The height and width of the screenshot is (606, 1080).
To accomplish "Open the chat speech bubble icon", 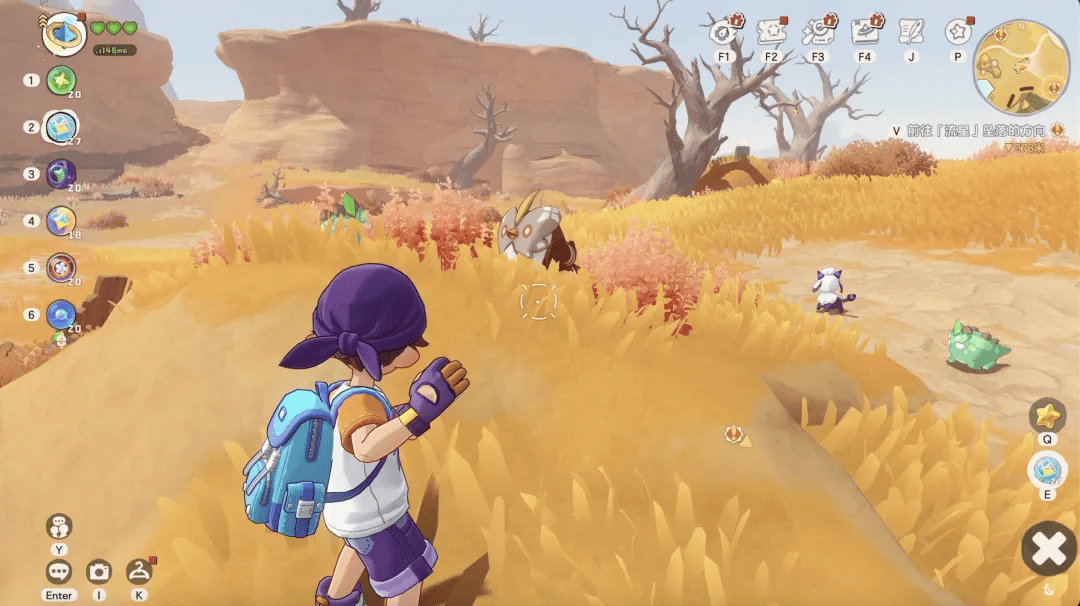I will pos(59,571).
